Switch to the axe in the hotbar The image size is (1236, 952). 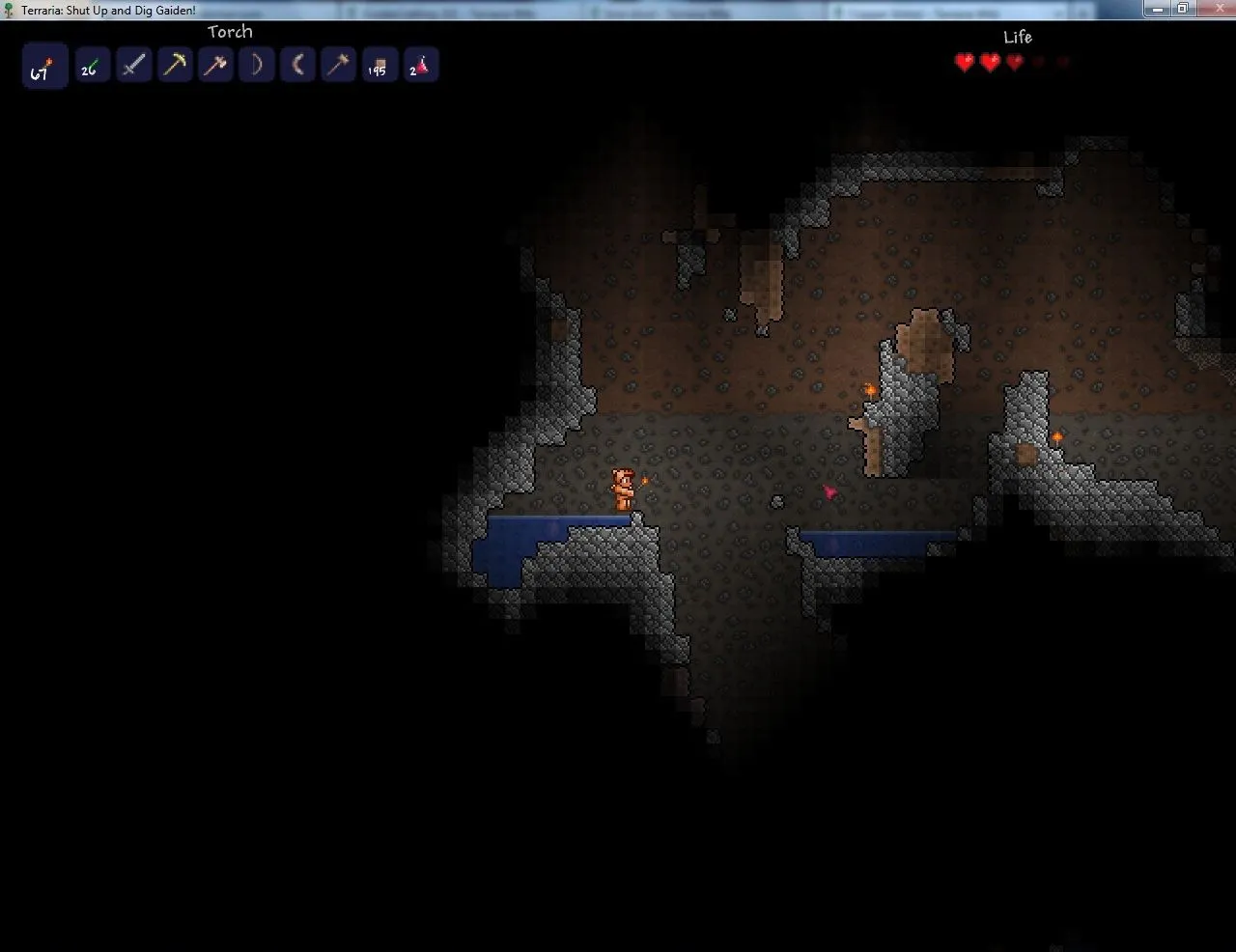215,66
